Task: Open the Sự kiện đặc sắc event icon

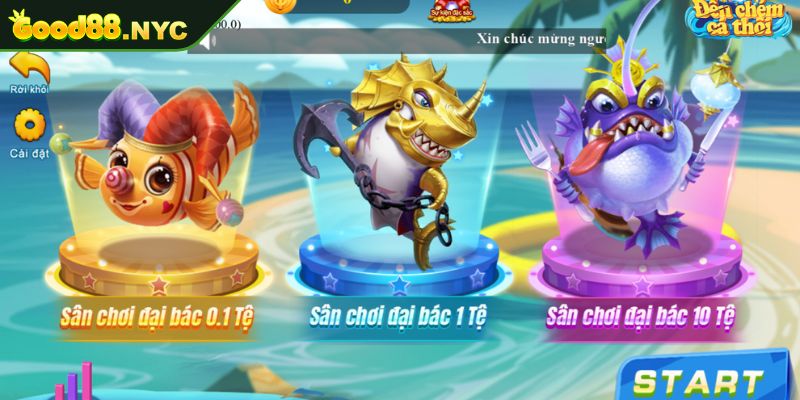Action: pyautogui.click(x=451, y=8)
